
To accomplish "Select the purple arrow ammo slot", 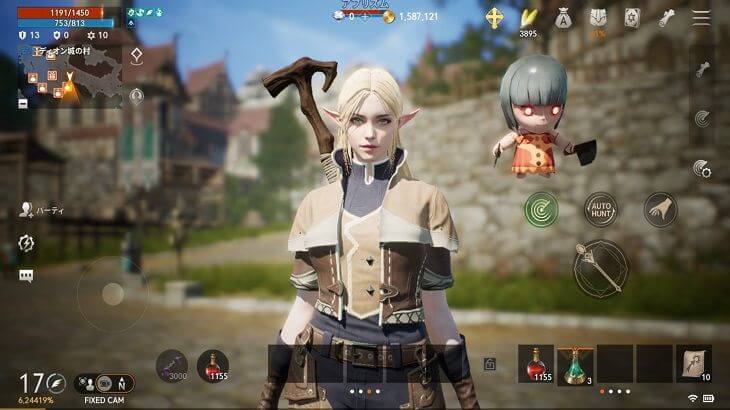I will tap(172, 366).
